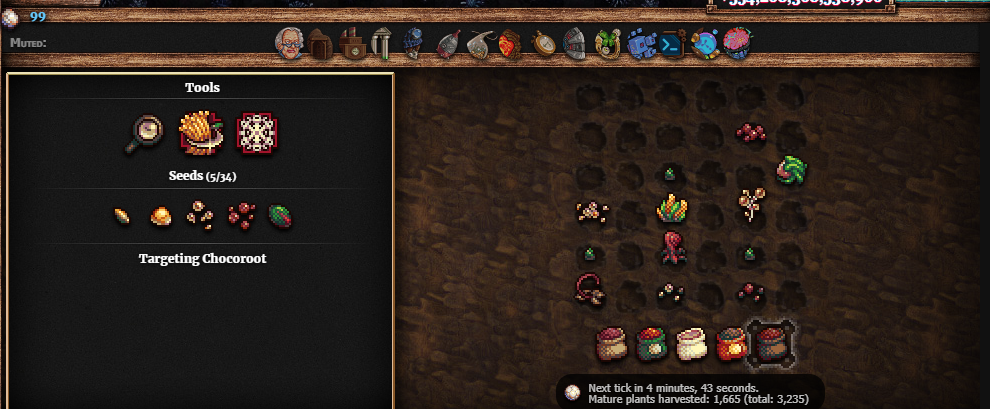This screenshot has height=409, width=990.
Task: Select the dark red berries seed
Action: point(240,215)
